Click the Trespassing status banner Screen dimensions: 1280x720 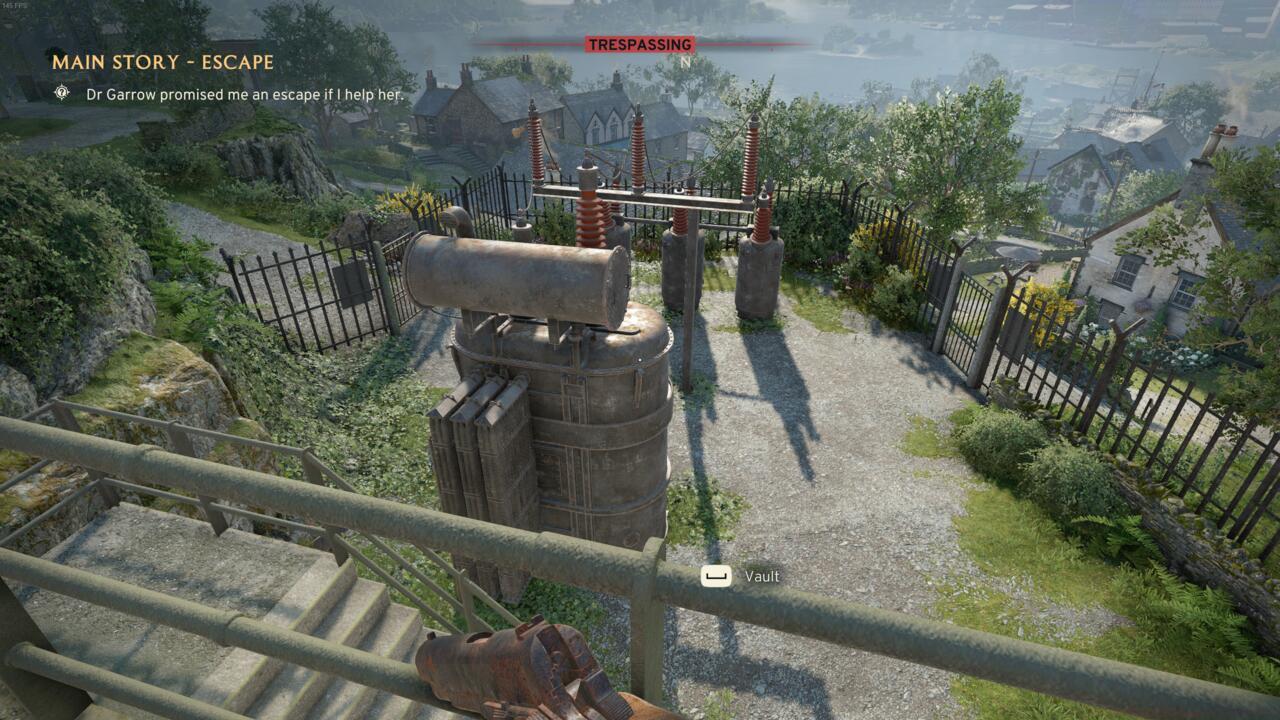pos(639,45)
